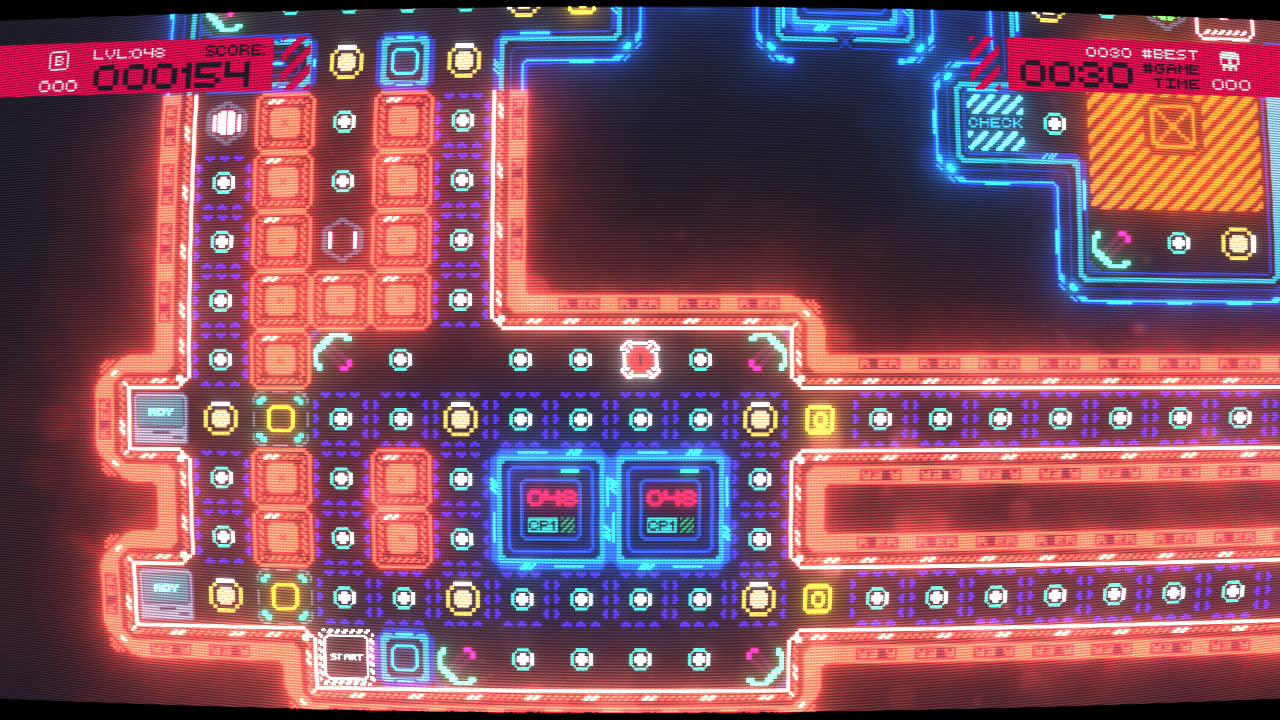This screenshot has height=720, width=1280.
Task: Click the white pill capsule icon at top left
Action: click(225, 122)
